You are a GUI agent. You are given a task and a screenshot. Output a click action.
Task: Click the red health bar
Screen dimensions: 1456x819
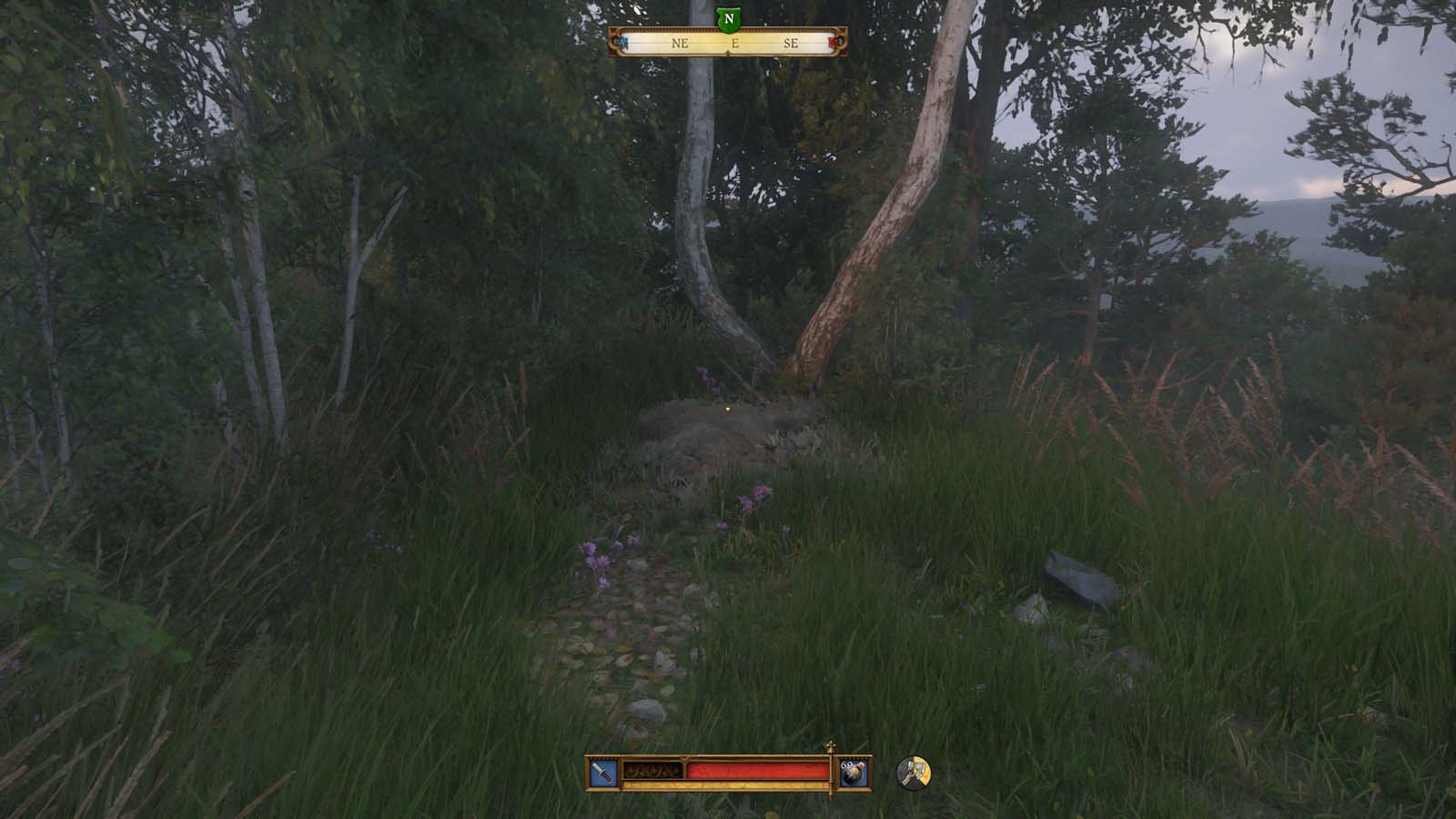pos(755,769)
